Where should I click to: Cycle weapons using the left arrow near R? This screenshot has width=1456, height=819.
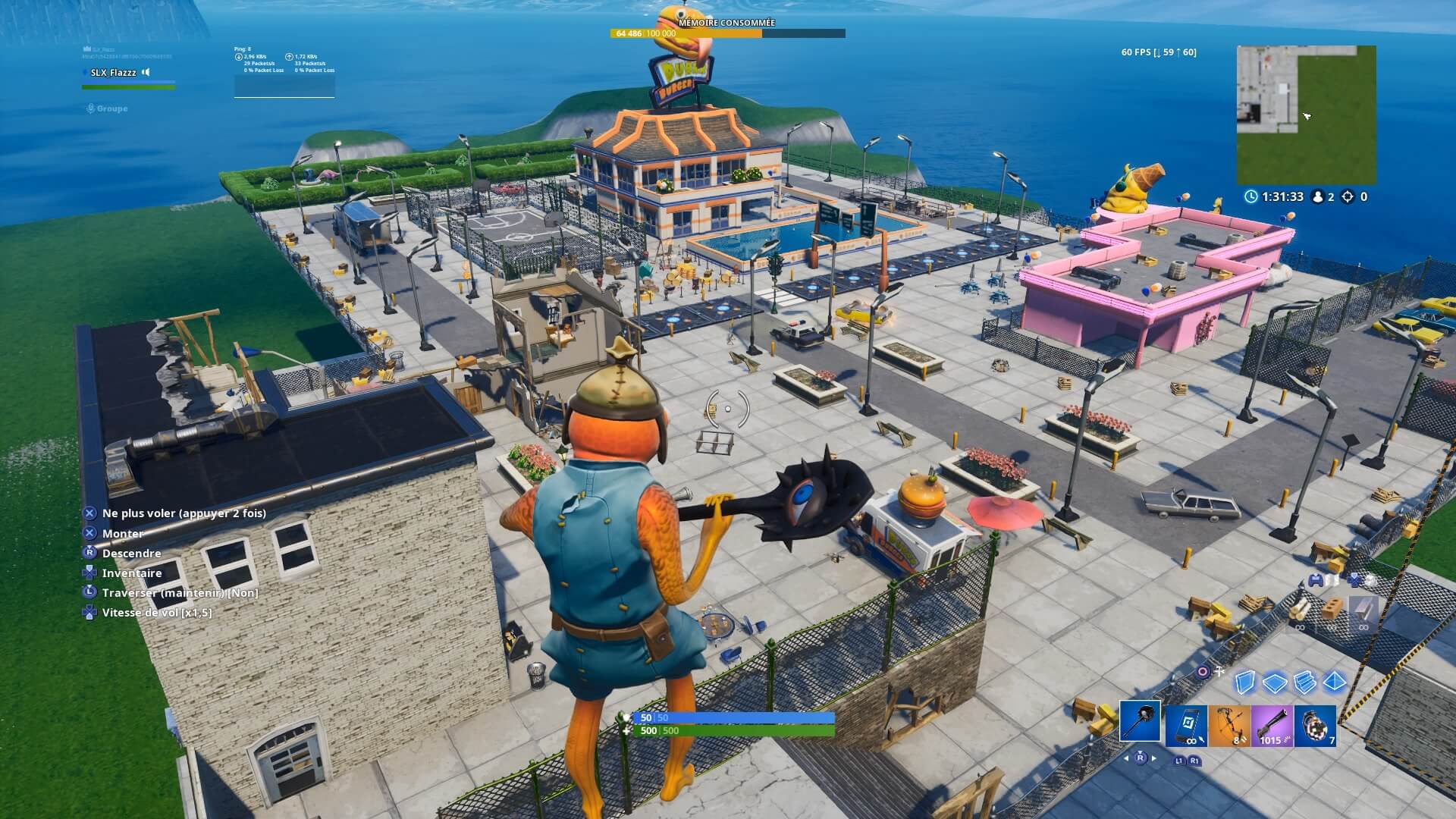pos(1125,758)
